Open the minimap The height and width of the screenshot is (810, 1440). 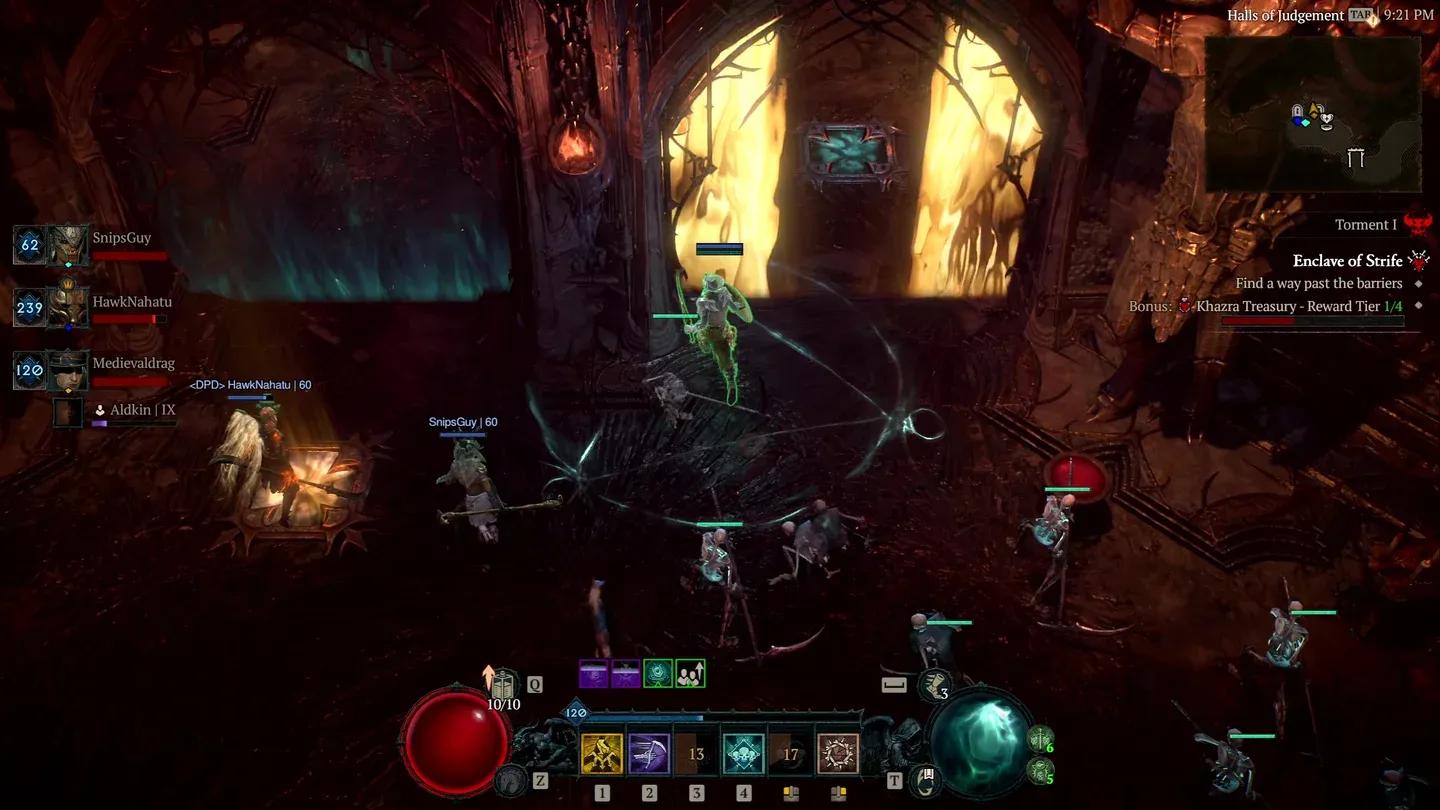point(1312,114)
